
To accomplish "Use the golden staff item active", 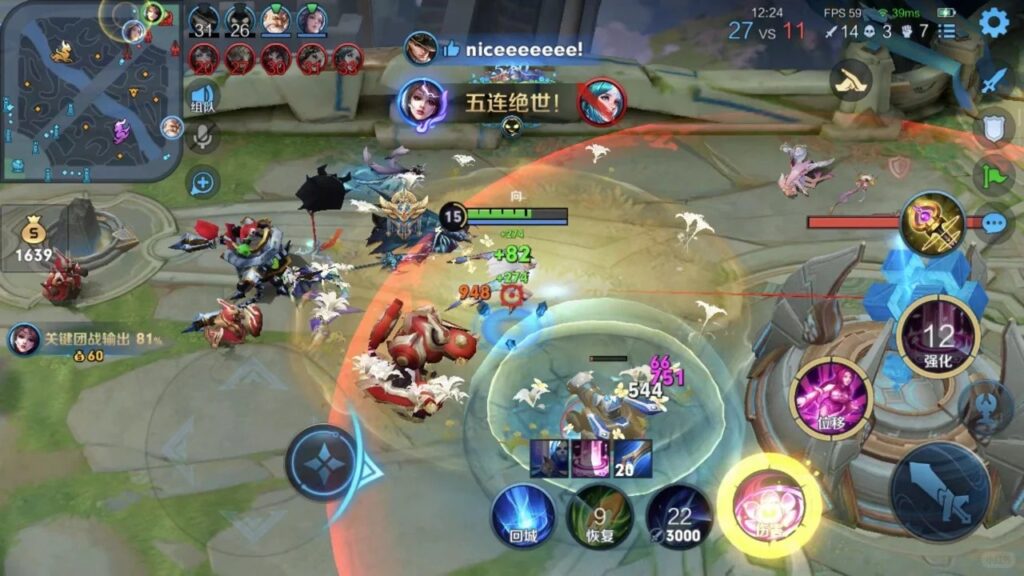I will (932, 224).
